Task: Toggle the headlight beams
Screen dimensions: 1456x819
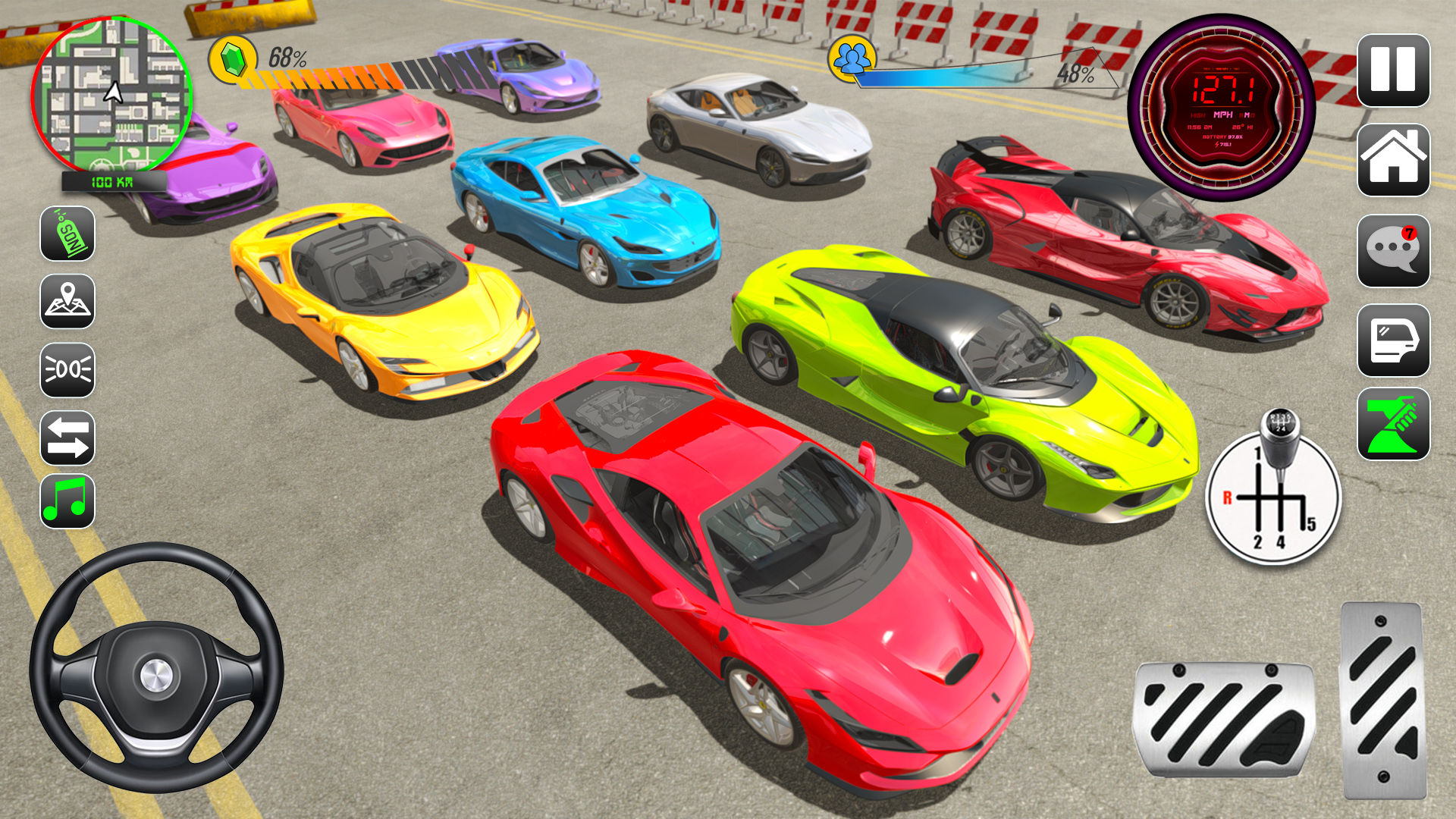Action: click(x=67, y=369)
